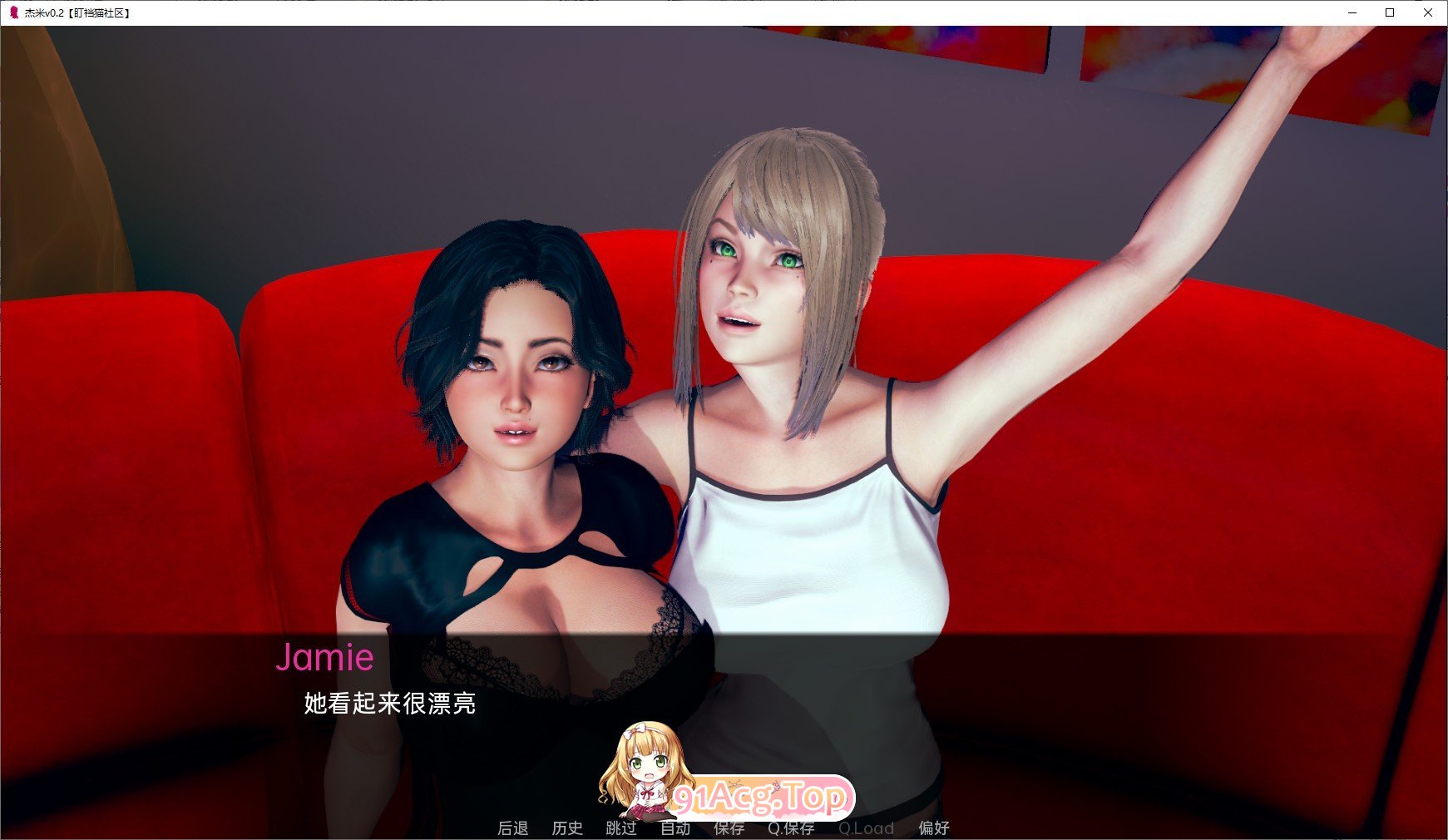Enable 自动 auto-advance mode

click(x=675, y=828)
